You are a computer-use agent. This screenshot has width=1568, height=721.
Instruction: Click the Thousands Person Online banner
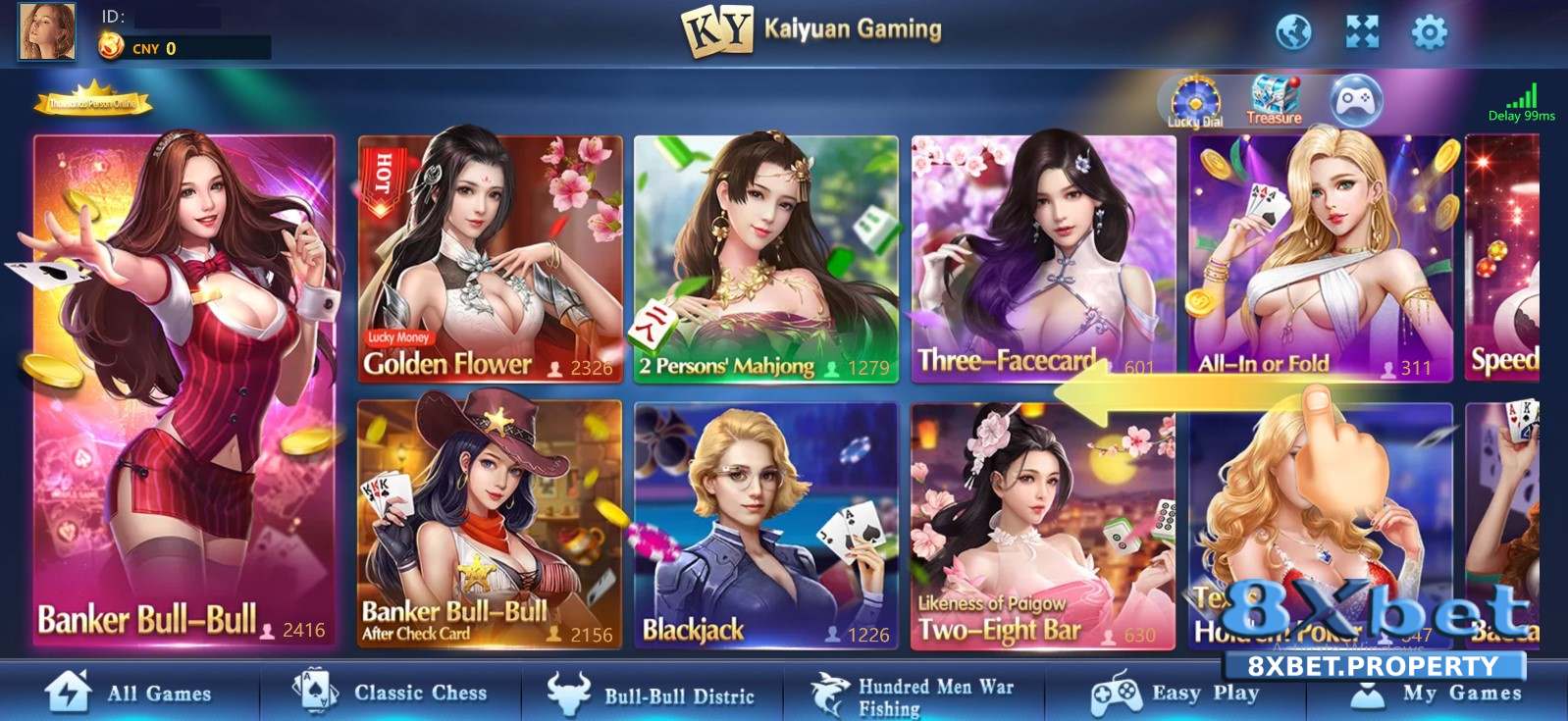95,101
